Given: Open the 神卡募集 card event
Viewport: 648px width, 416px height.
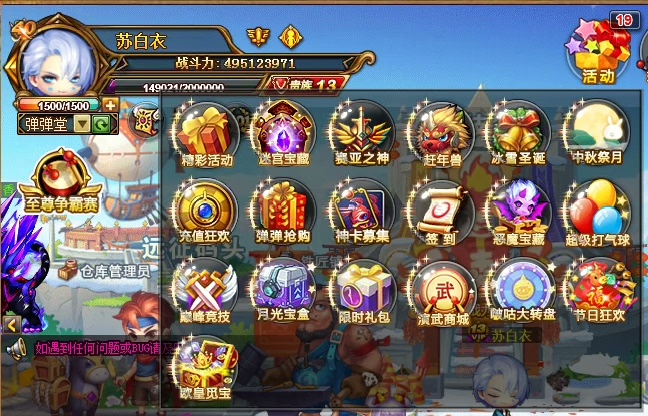Looking at the screenshot, I should click(362, 210).
